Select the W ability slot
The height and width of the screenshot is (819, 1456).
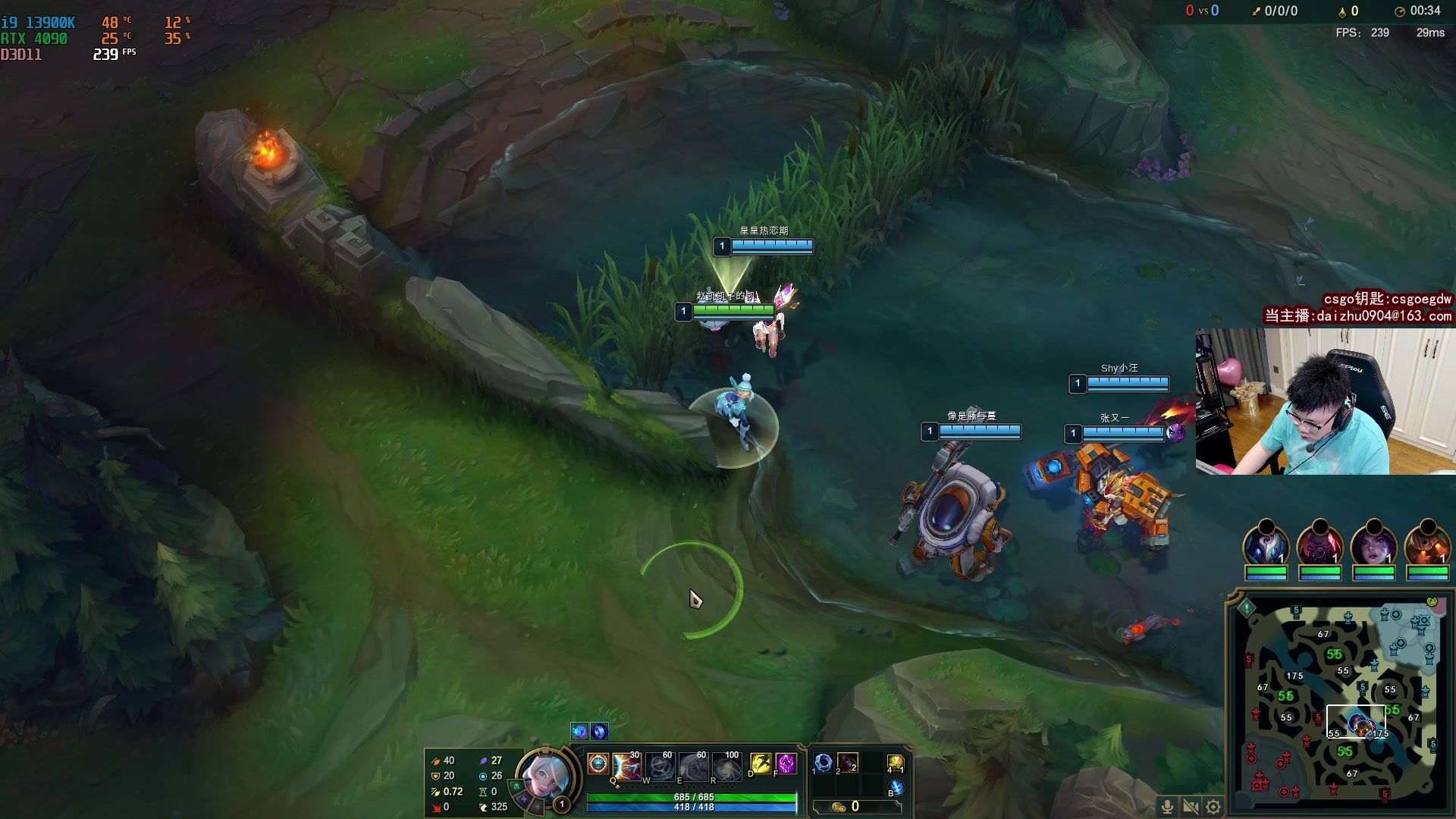click(x=661, y=767)
